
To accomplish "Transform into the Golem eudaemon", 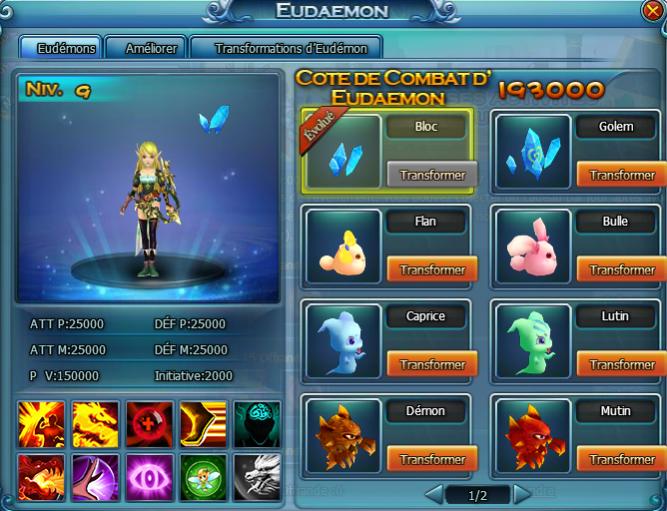I will (622, 175).
